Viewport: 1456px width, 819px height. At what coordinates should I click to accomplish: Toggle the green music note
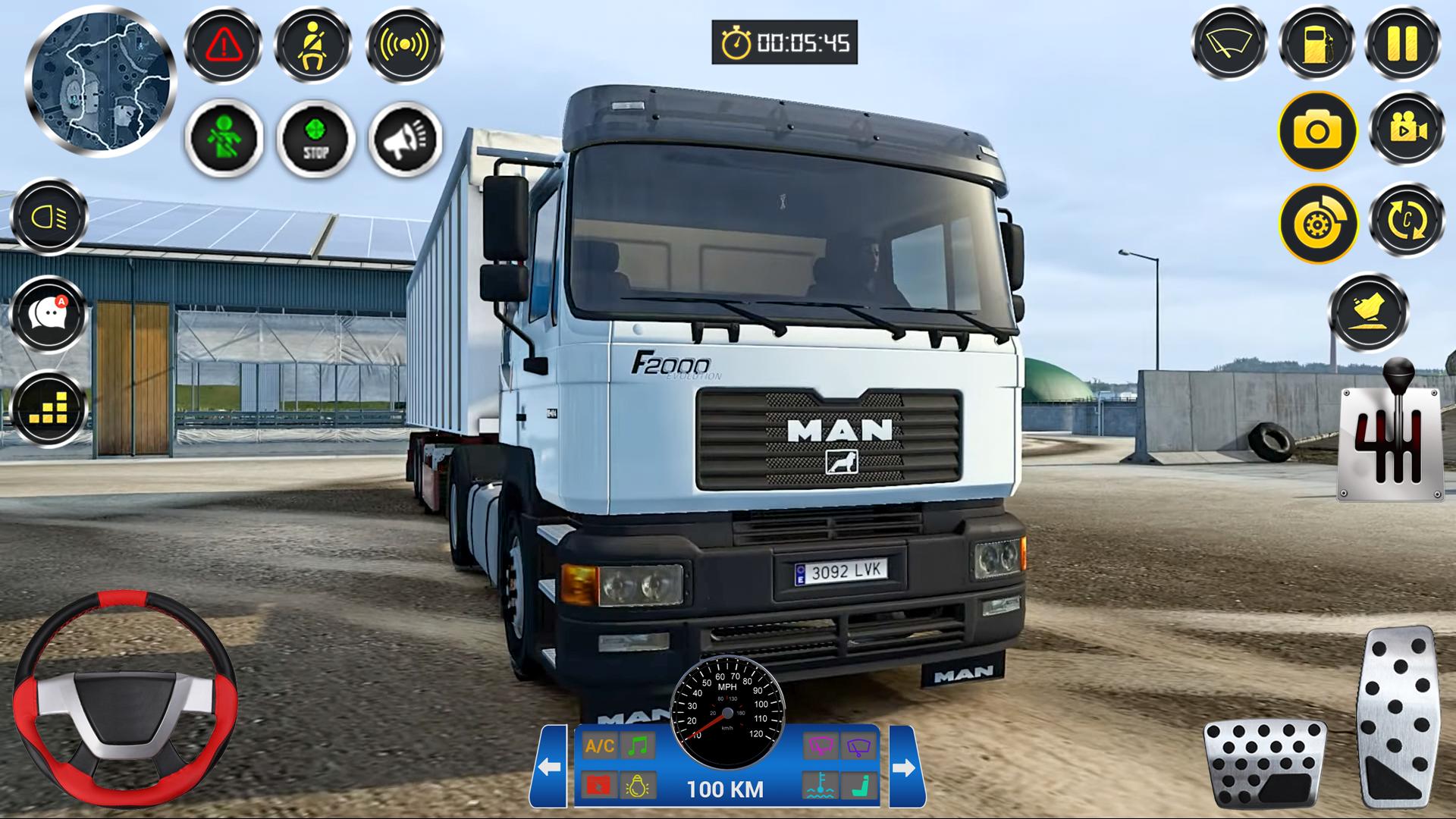point(638,746)
